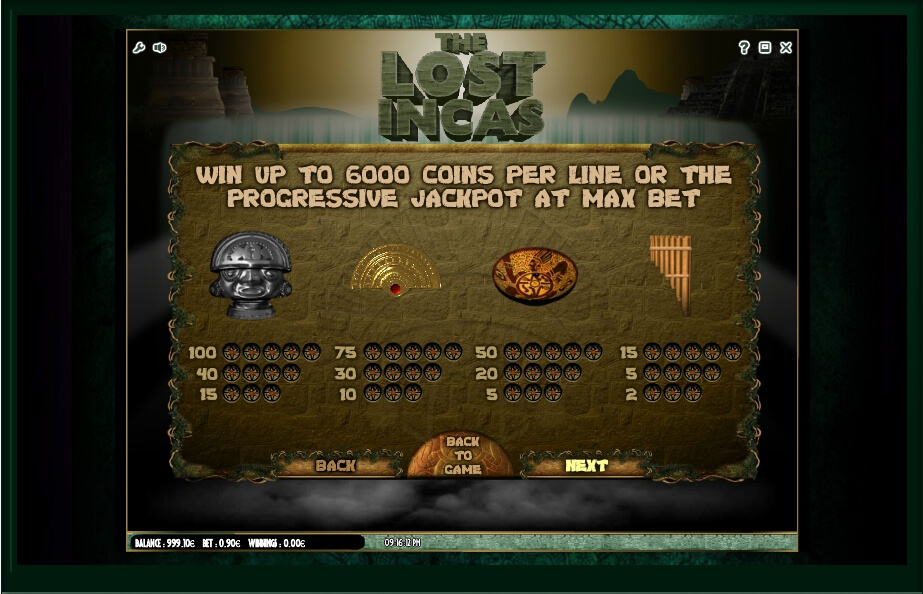
Task: Toggle fullscreen window icon
Action: 765,47
